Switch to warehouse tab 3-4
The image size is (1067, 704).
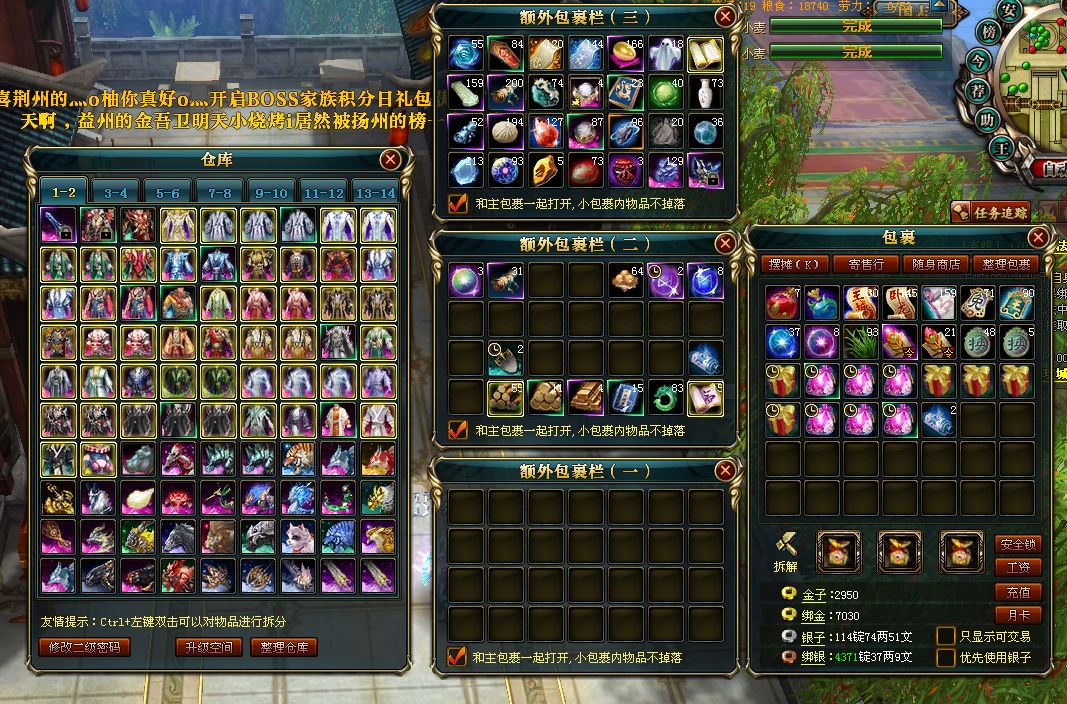[x=116, y=193]
